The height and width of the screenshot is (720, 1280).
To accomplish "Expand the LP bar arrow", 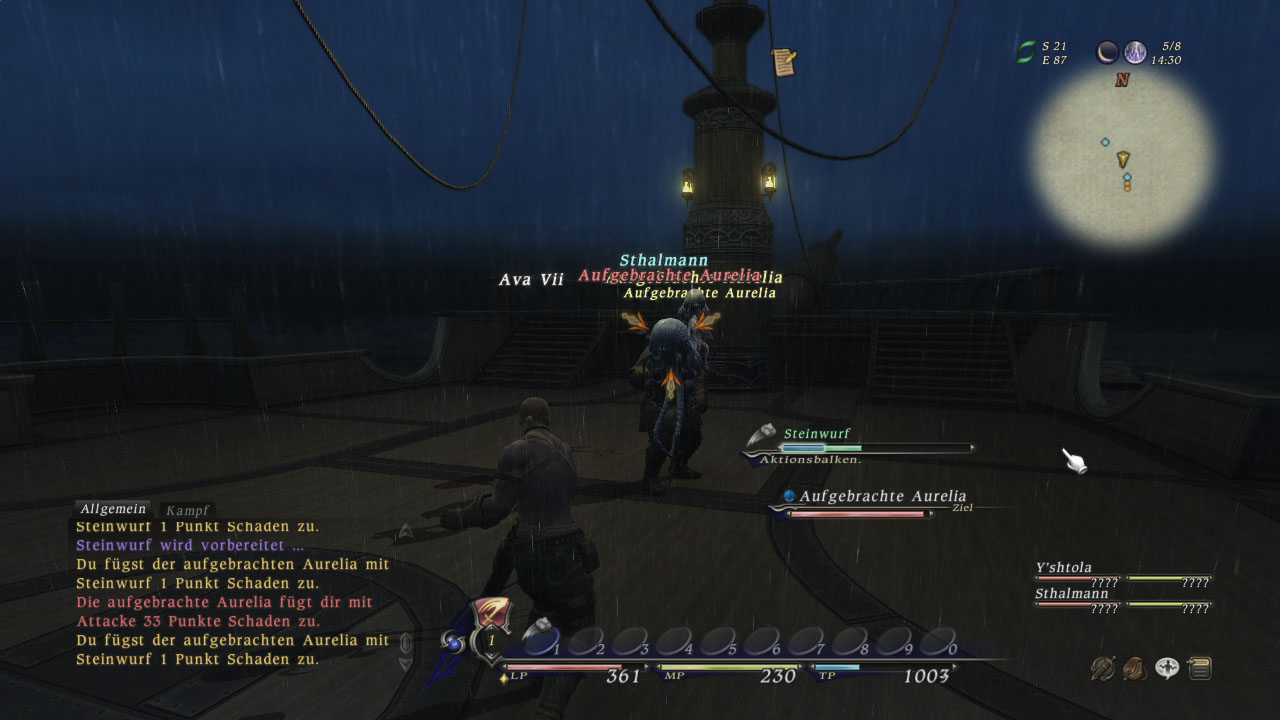I will [646, 667].
